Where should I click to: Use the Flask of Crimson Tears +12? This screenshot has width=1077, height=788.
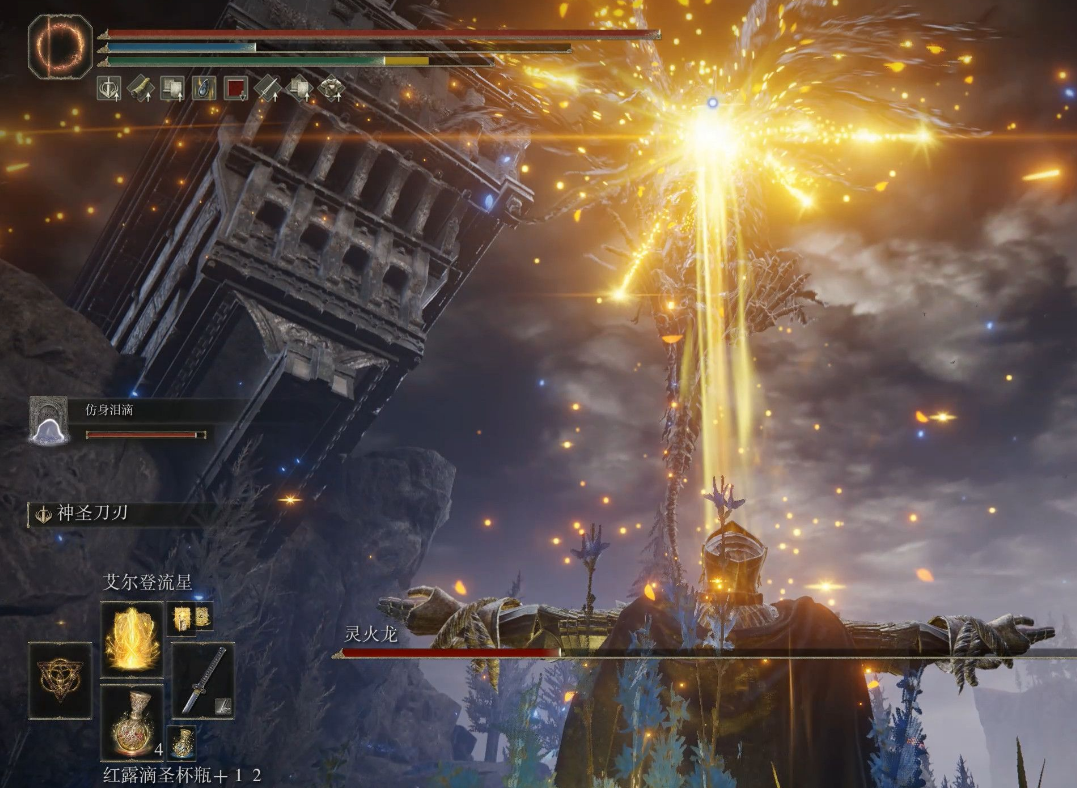pos(132,721)
